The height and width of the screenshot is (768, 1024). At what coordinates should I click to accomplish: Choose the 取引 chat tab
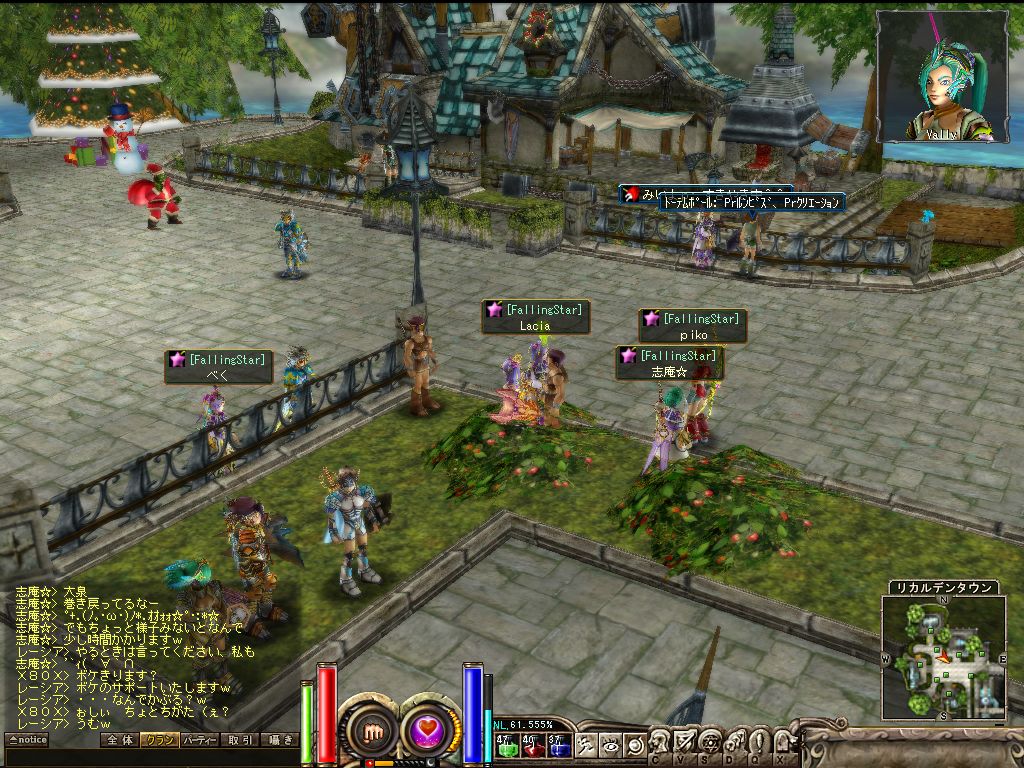240,740
